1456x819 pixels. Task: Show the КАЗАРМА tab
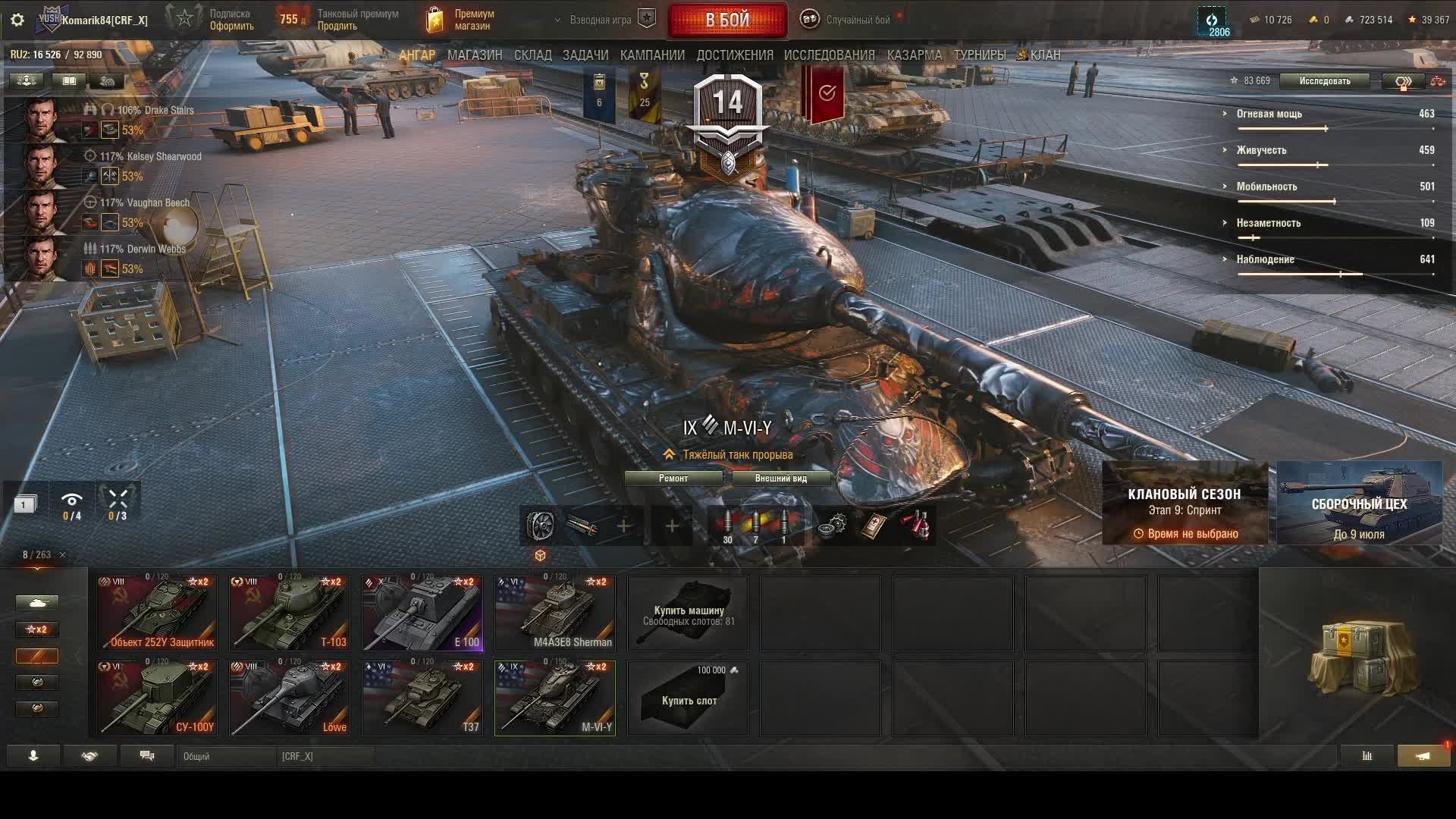(914, 55)
